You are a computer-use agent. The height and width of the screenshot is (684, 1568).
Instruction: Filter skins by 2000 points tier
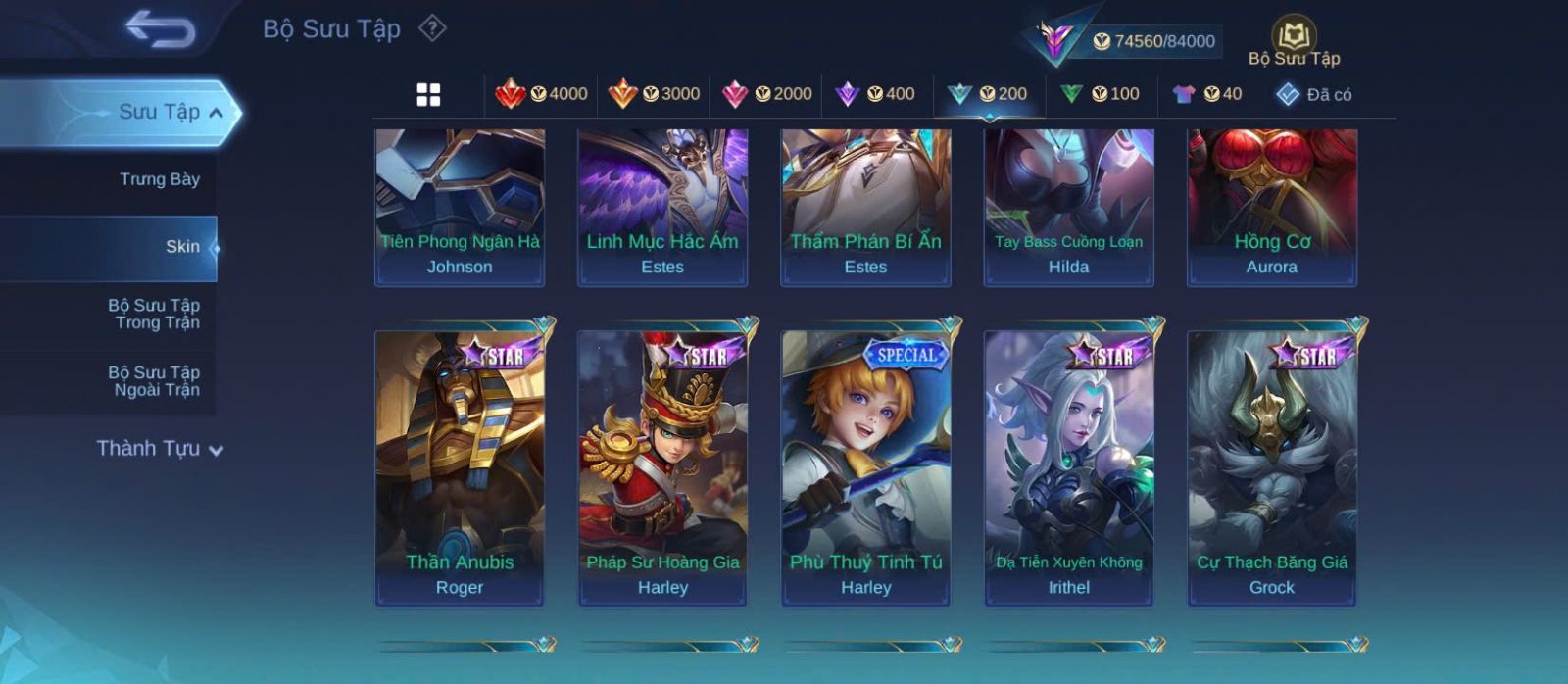[x=766, y=94]
